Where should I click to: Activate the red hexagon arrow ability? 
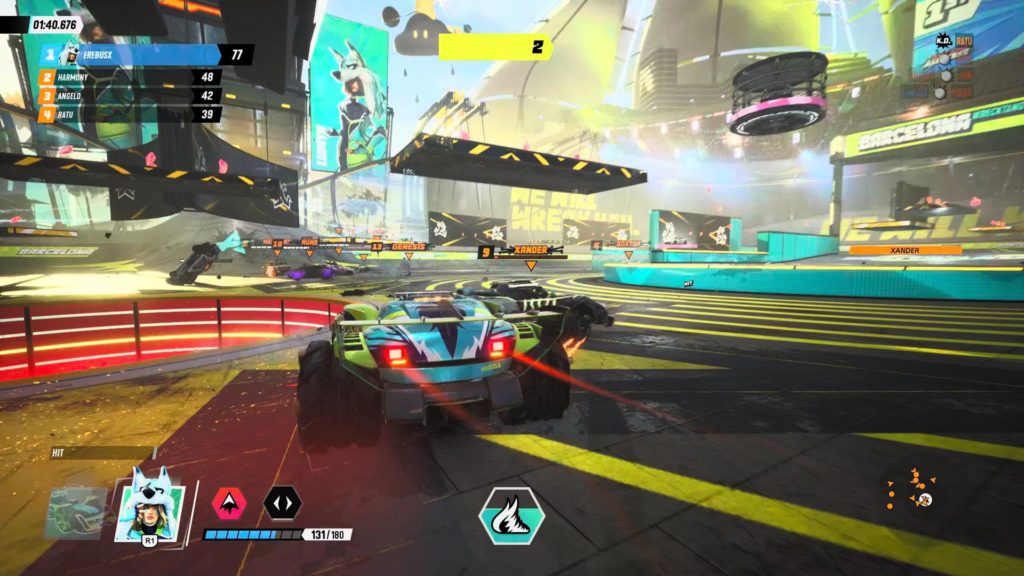[x=228, y=502]
